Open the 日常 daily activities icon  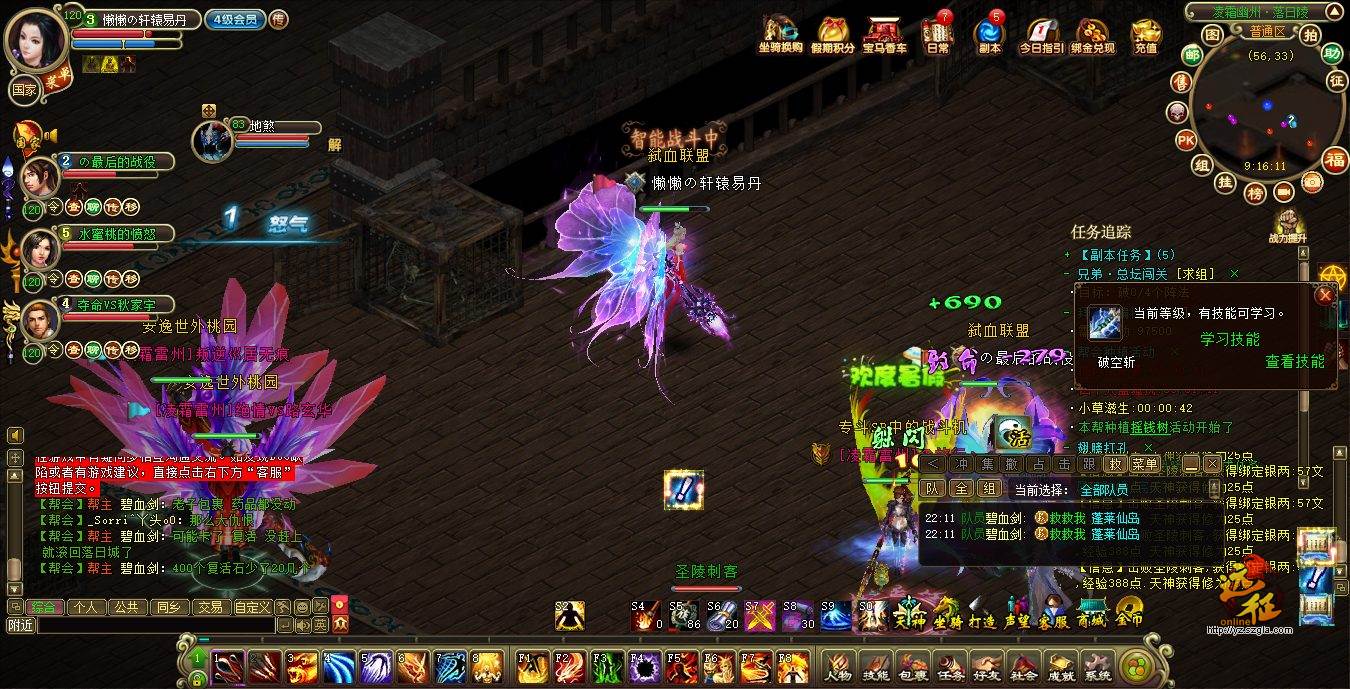938,34
